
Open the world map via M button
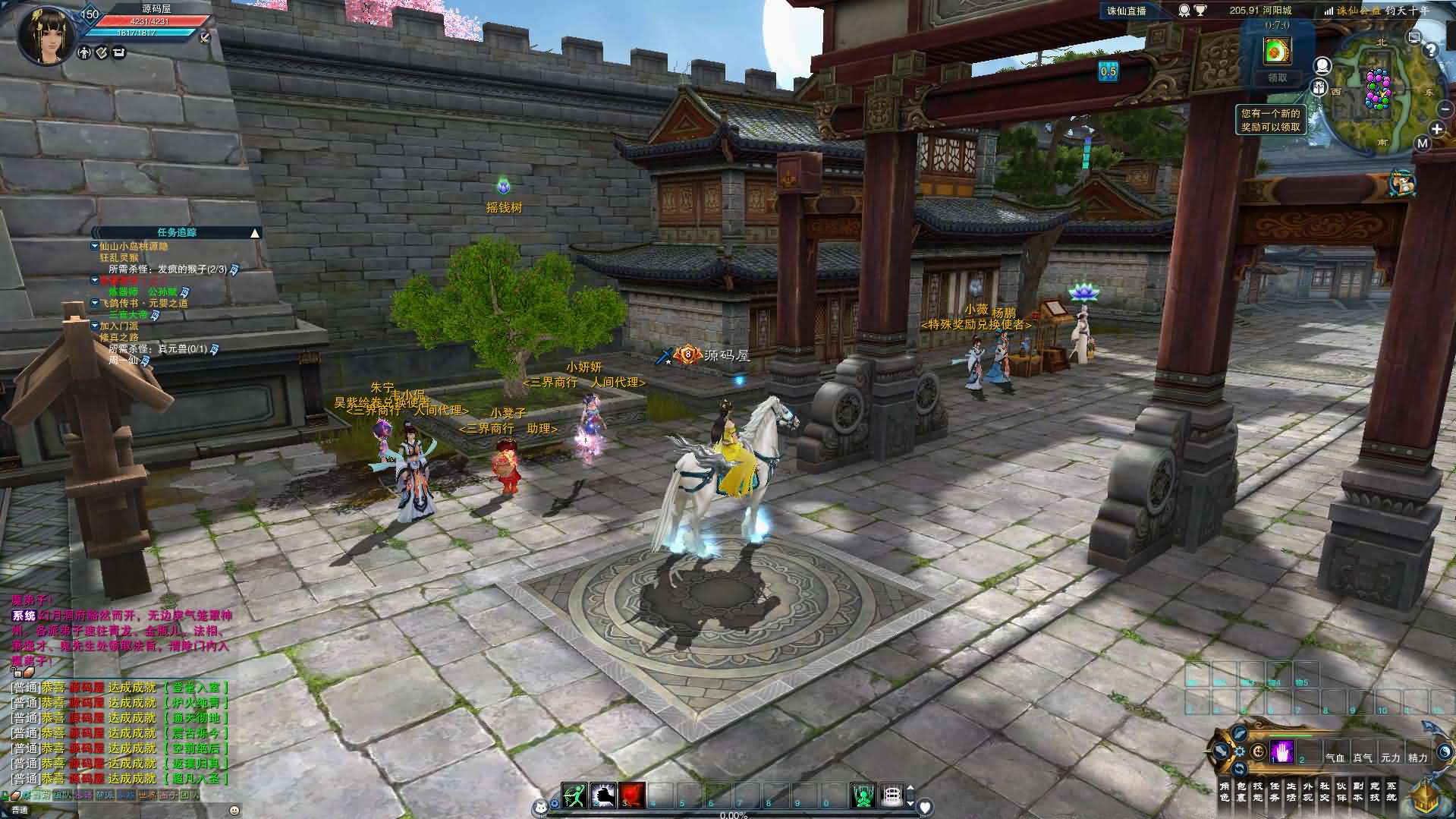1422,143
